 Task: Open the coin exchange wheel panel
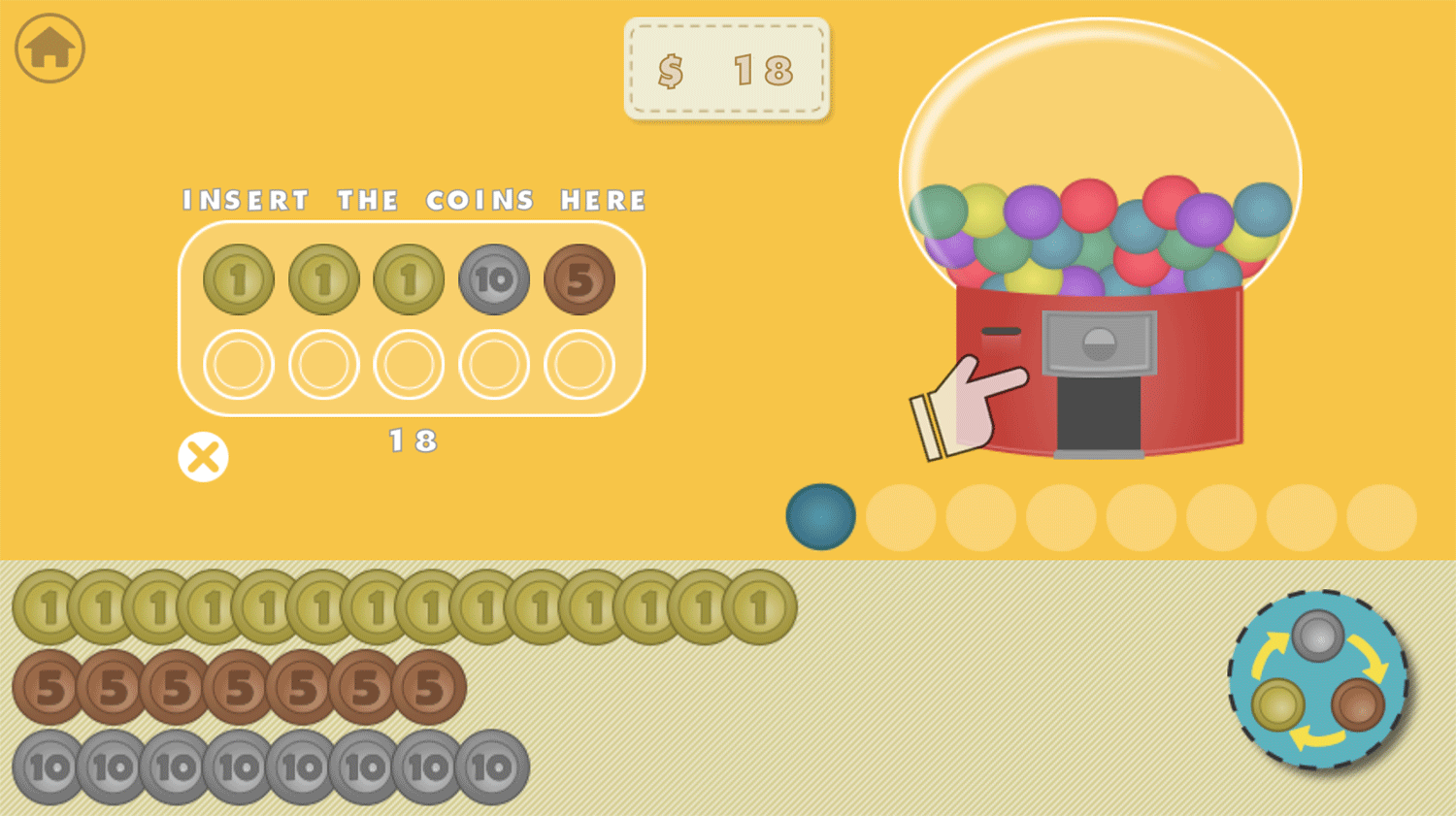tap(1318, 682)
